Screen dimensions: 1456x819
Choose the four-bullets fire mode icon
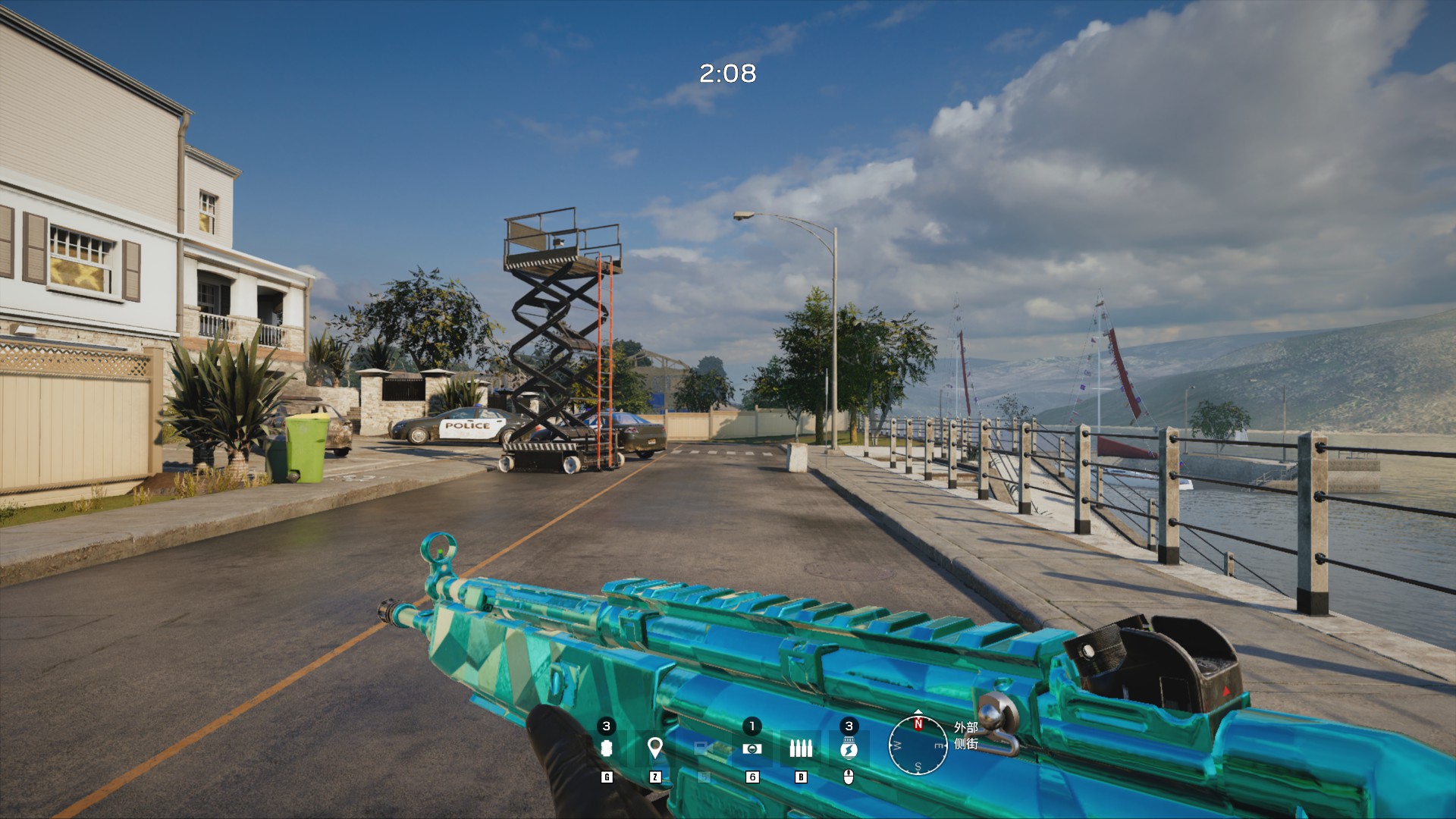coord(800,748)
